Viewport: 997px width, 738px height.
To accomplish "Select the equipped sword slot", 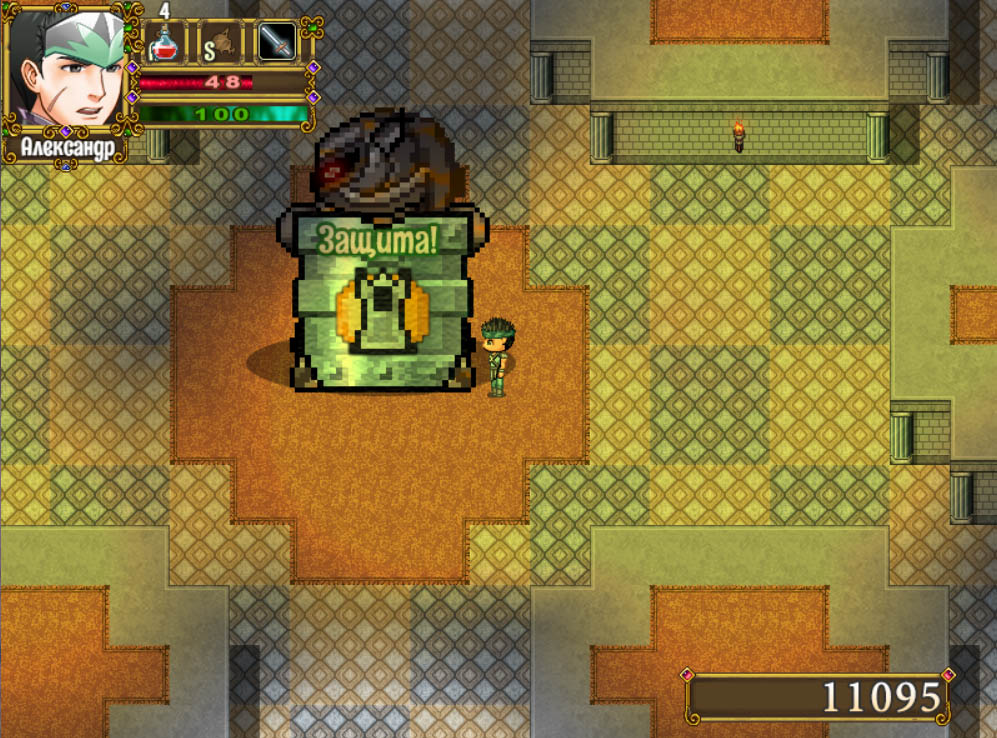I will [x=276, y=43].
